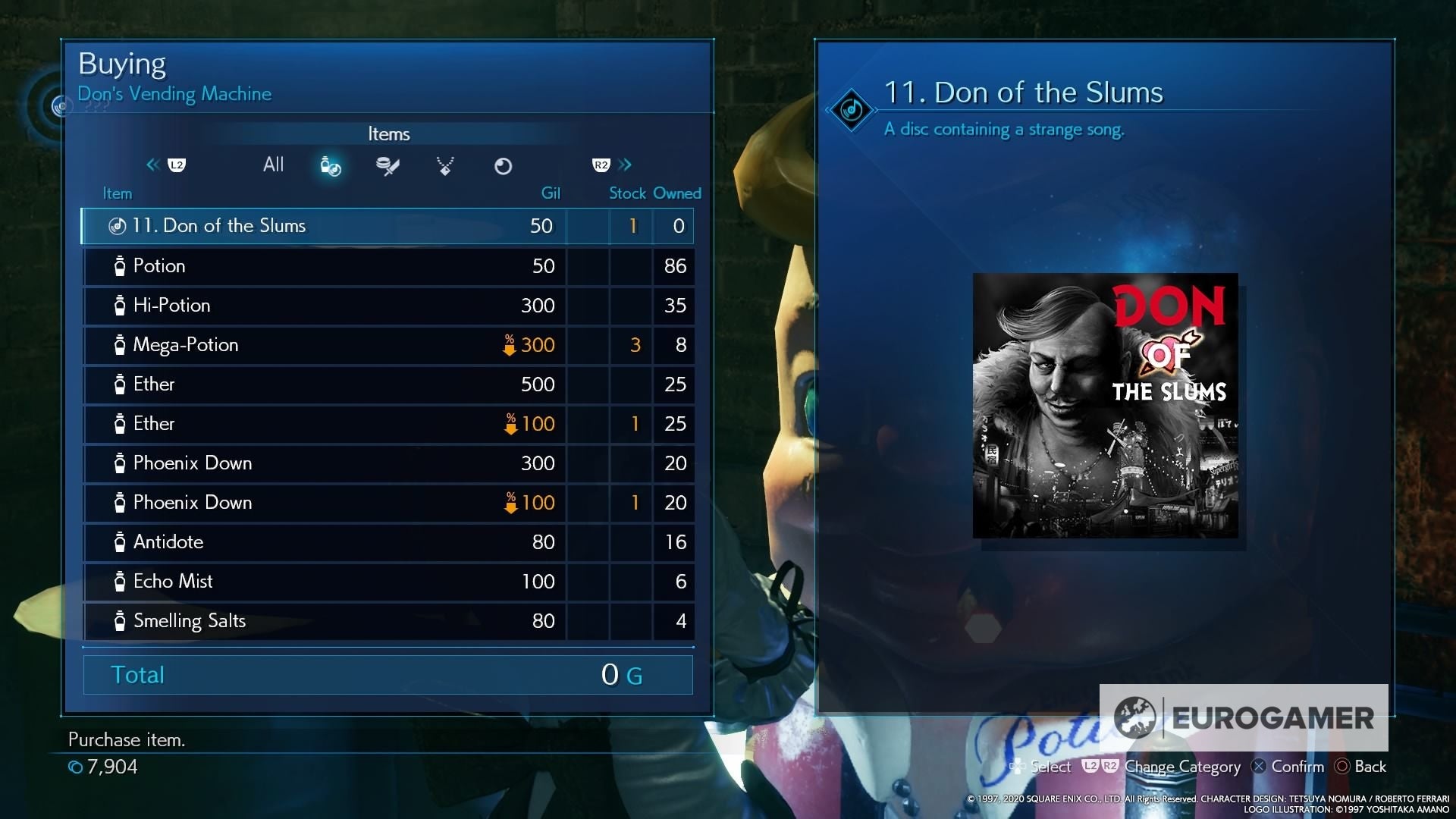
Task: Select the Smelling Salts row
Action: coord(387,621)
